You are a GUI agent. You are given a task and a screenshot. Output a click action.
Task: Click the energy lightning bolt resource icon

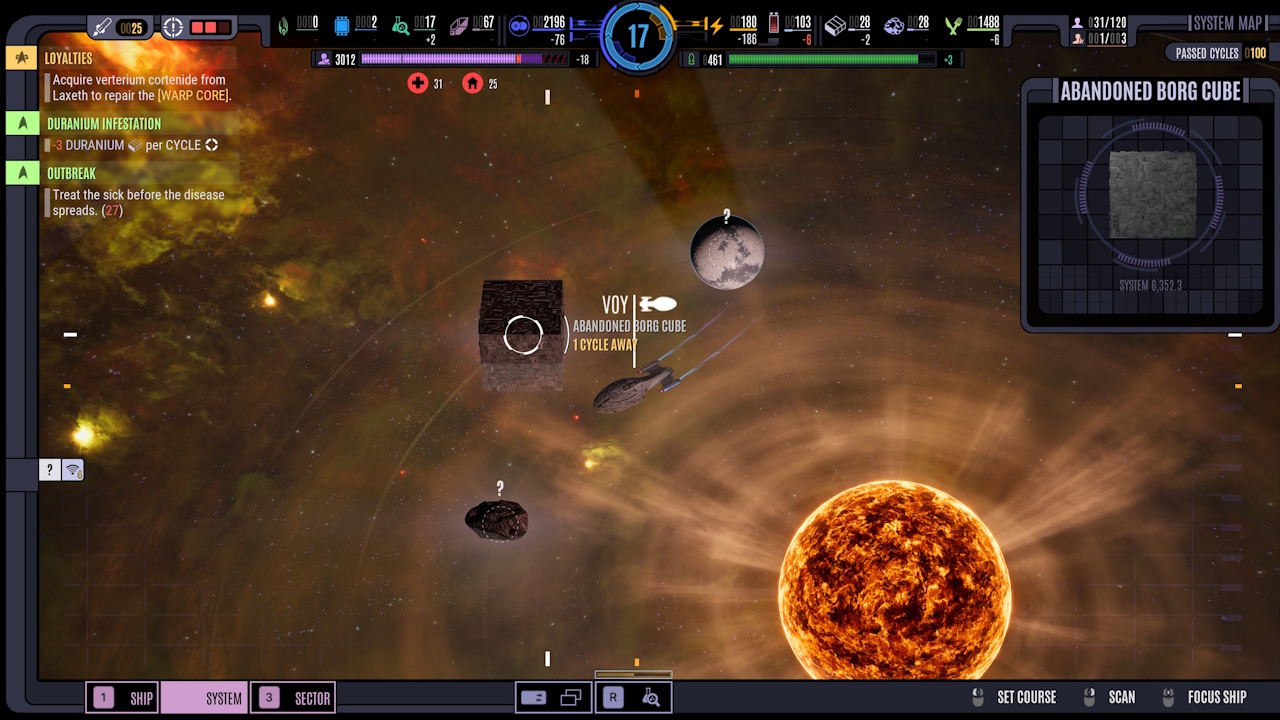tap(716, 26)
